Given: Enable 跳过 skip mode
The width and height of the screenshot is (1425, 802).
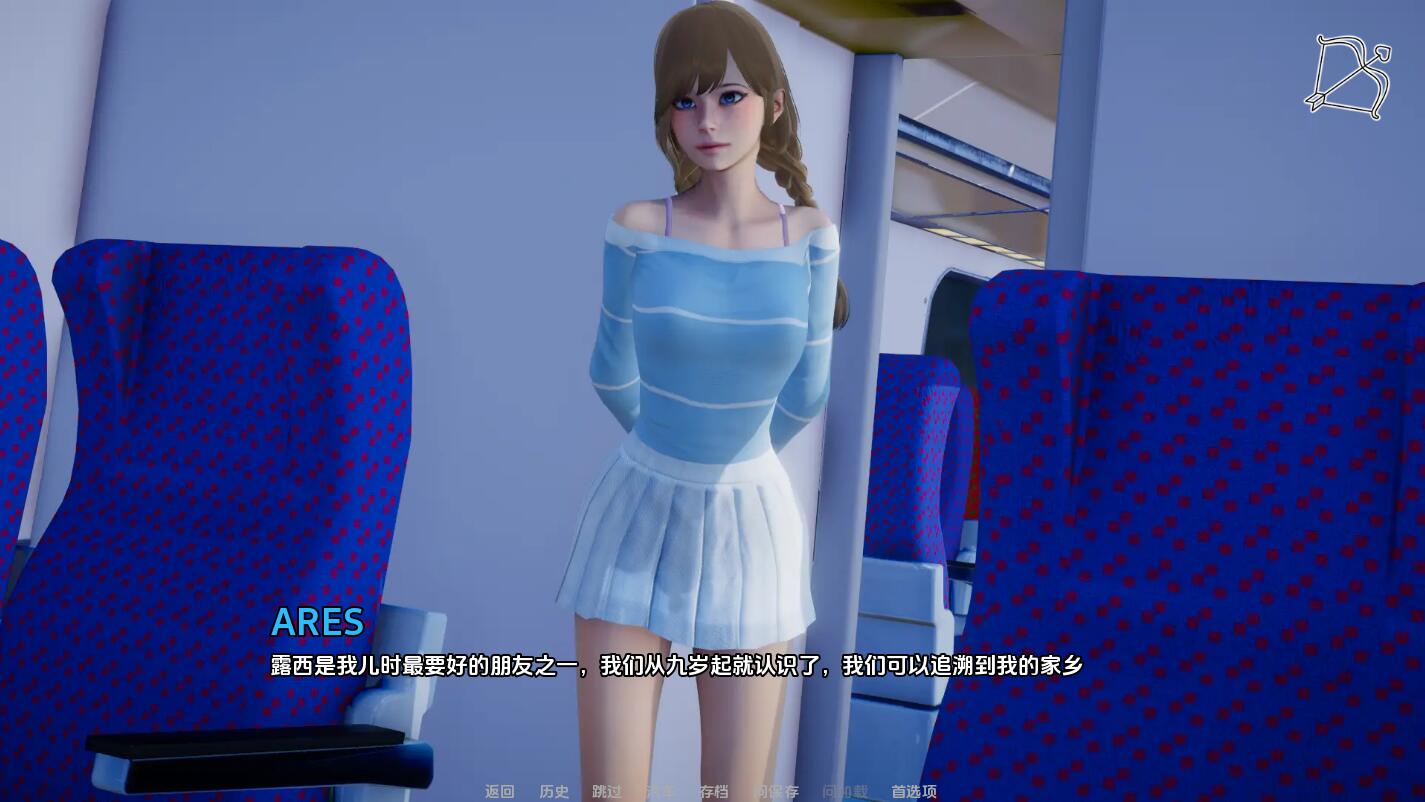Looking at the screenshot, I should (x=608, y=789).
